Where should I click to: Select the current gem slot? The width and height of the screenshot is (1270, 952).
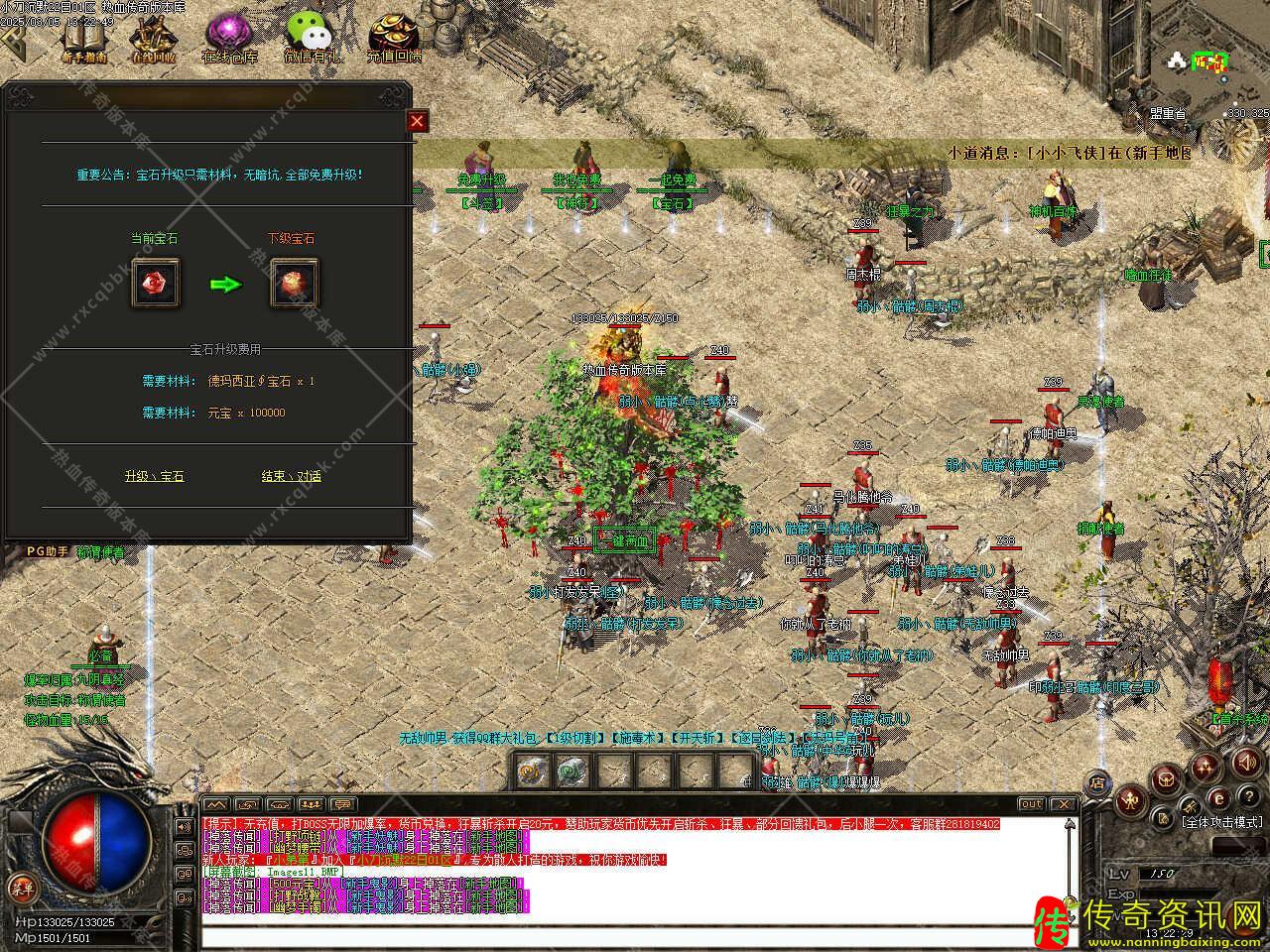tap(156, 284)
